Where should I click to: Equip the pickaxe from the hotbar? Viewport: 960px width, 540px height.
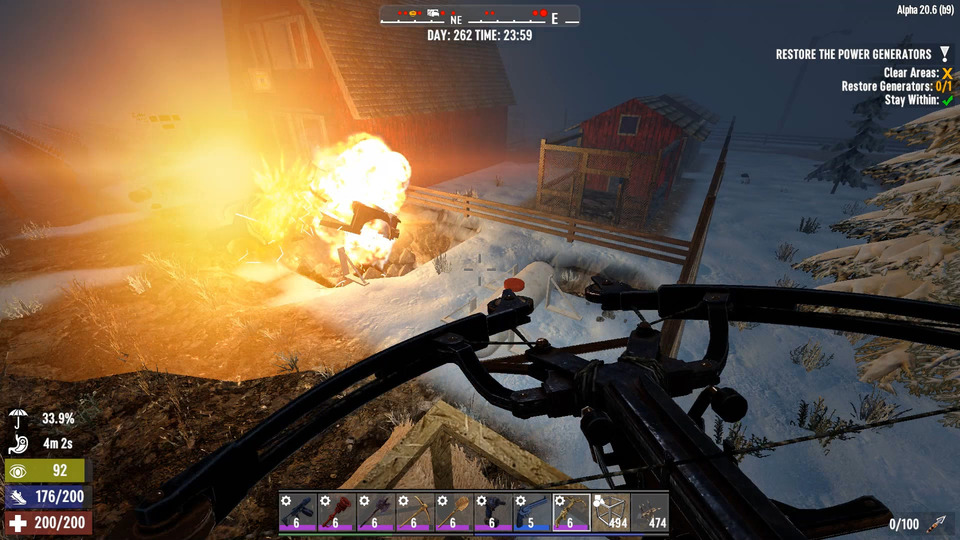tap(415, 511)
